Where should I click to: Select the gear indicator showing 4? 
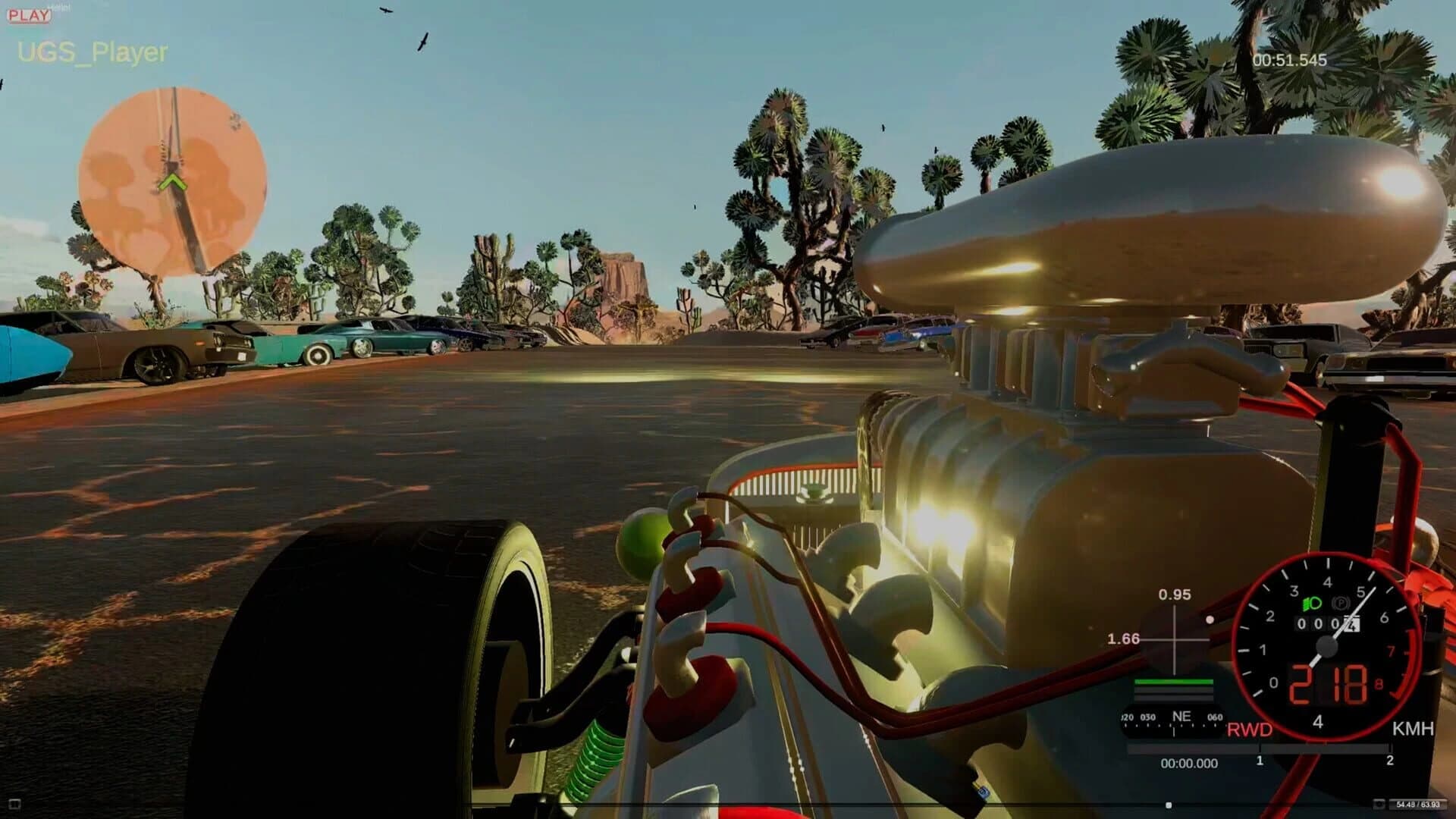(x=1318, y=721)
